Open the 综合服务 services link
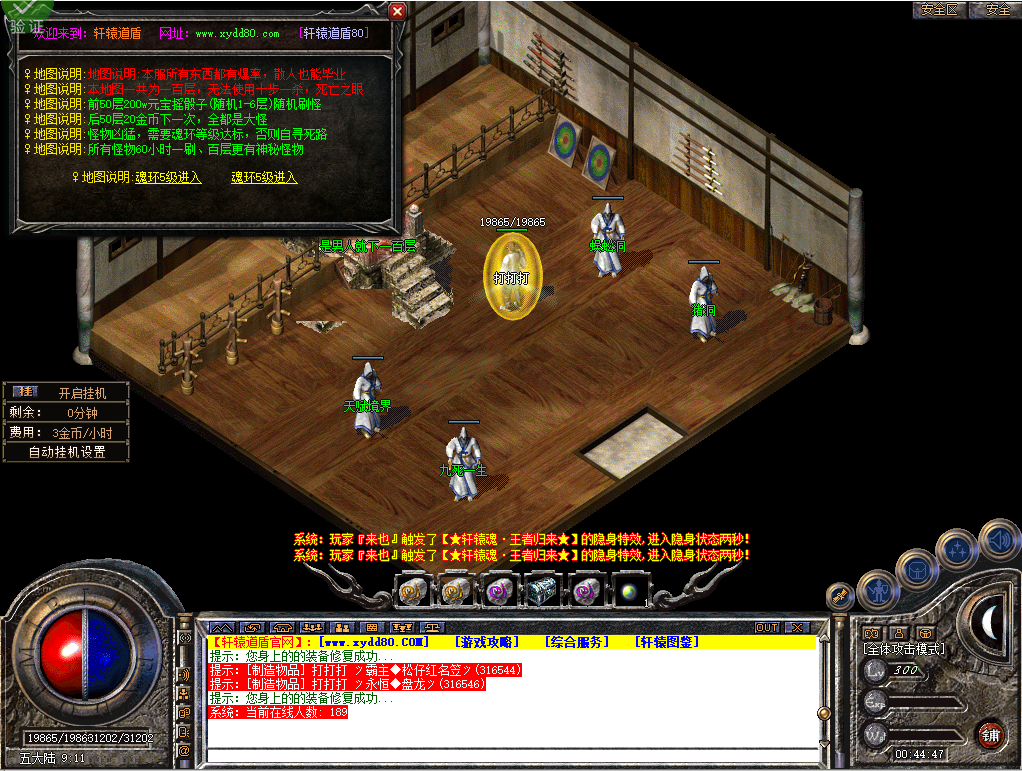This screenshot has width=1022, height=771. (x=577, y=642)
